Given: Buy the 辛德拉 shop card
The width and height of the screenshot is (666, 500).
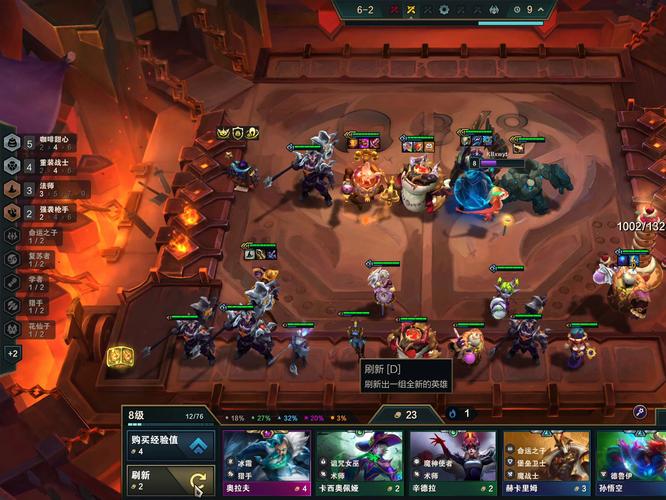Looking at the screenshot, I should [454, 463].
